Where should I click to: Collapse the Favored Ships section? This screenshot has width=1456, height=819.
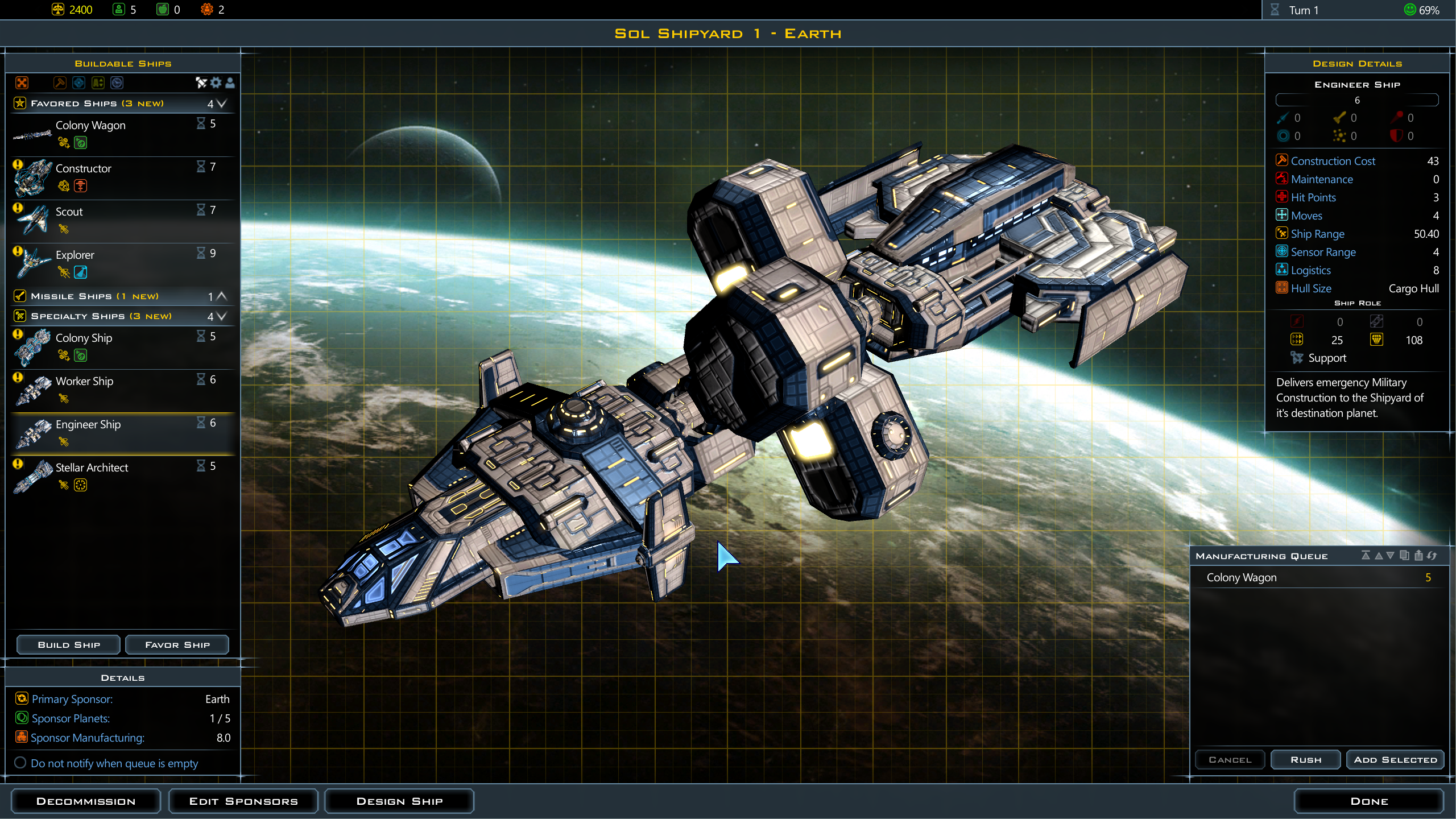point(222,104)
